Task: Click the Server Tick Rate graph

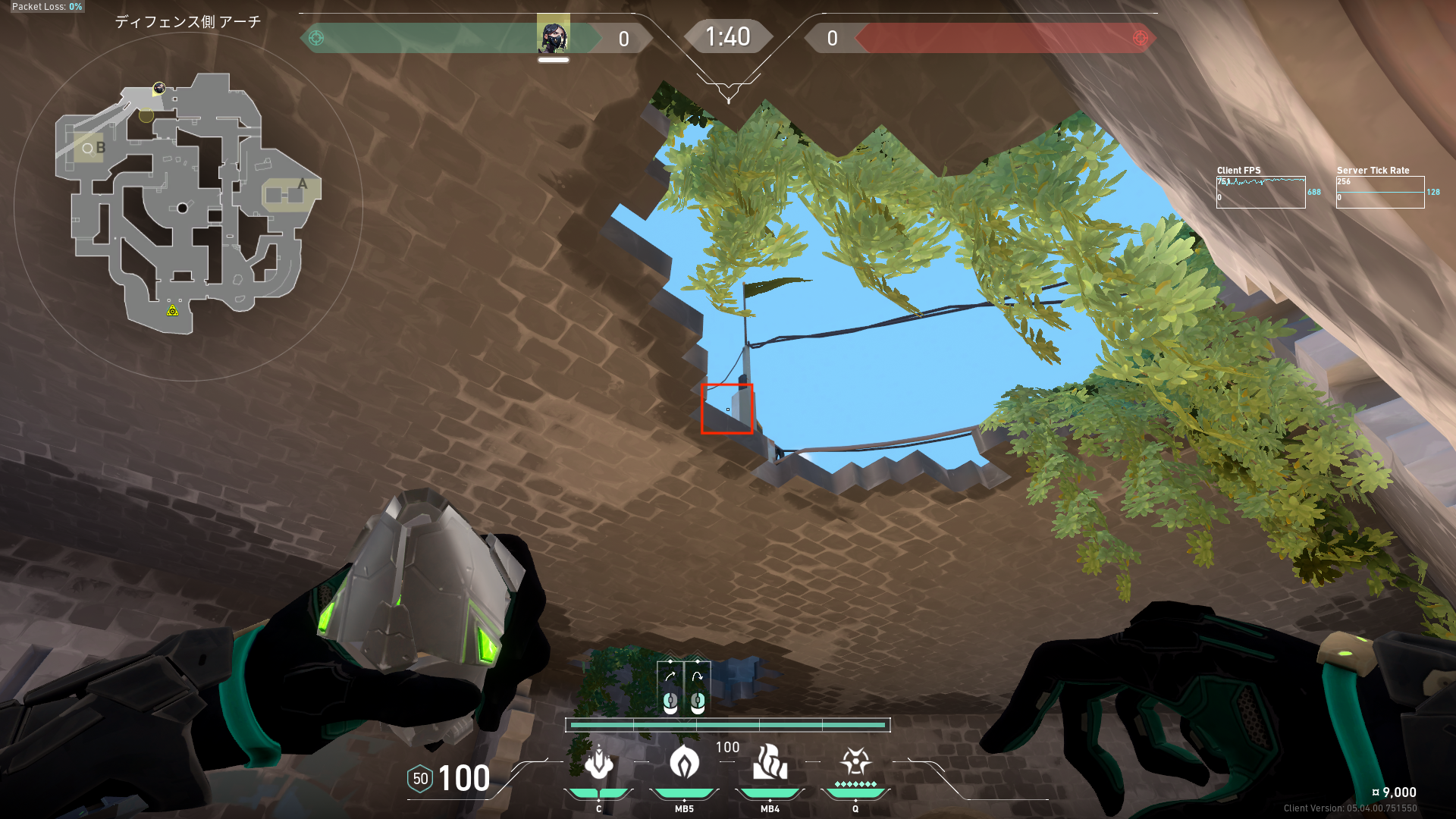Action: tap(1379, 193)
